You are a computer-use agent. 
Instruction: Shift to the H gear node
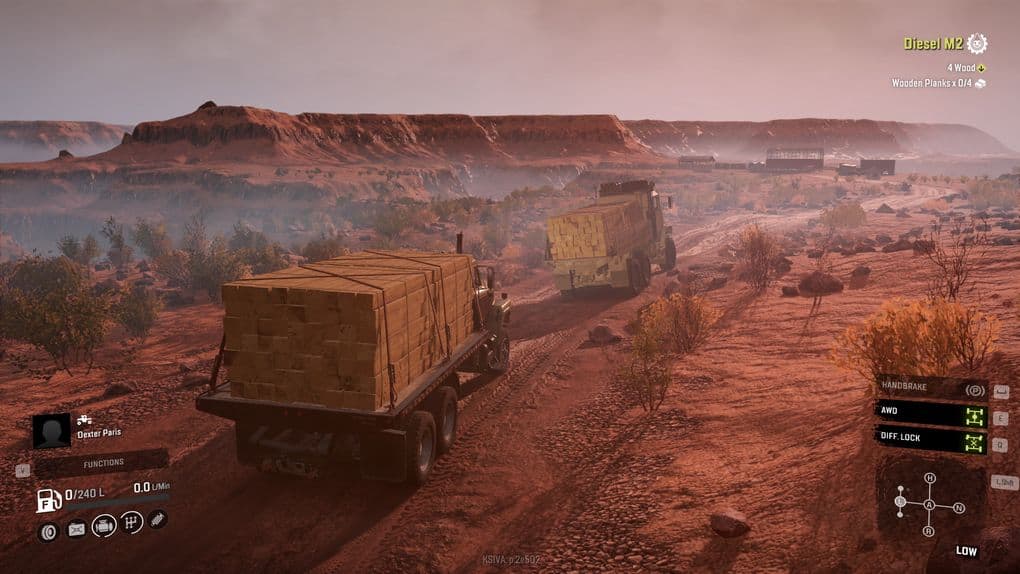coord(930,479)
